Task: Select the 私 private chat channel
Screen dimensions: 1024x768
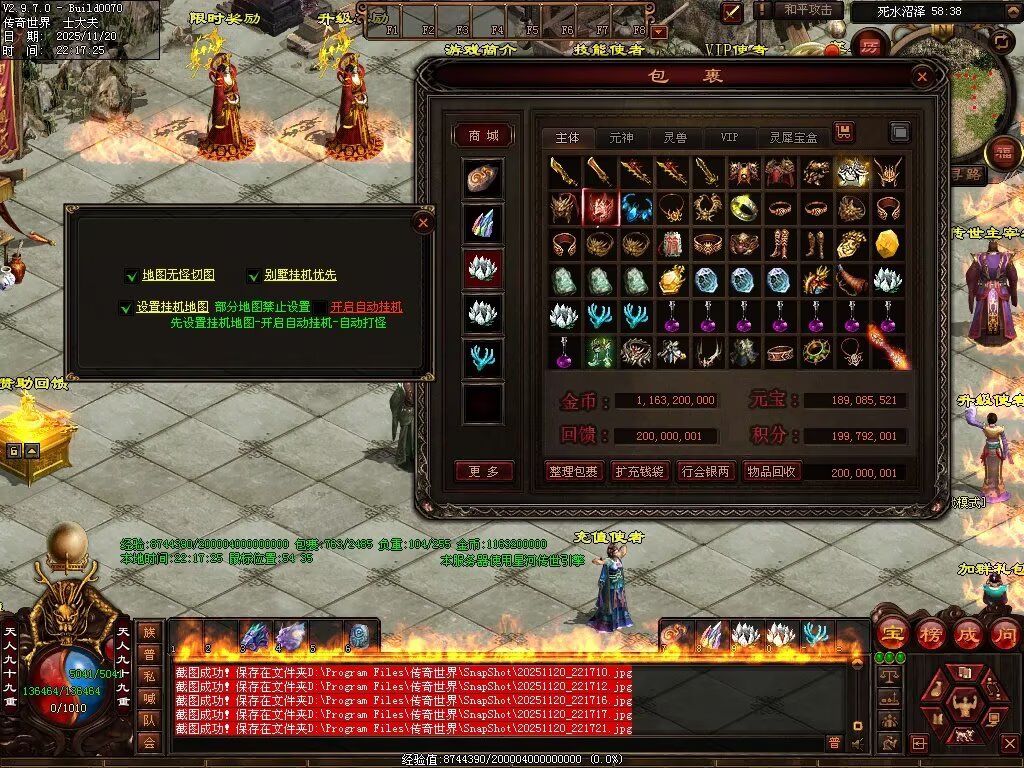Action: 149,676
